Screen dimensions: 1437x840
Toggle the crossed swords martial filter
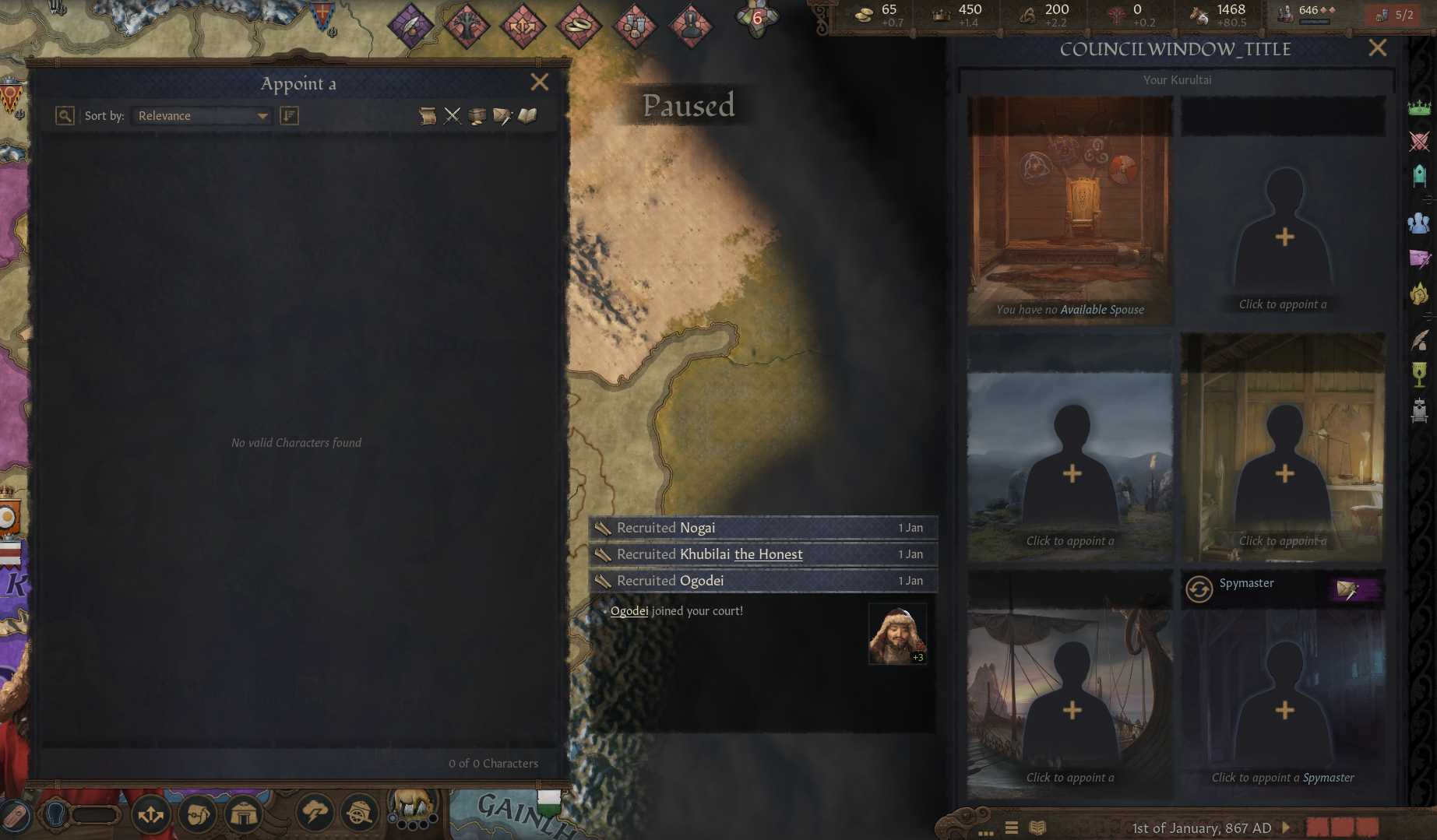tap(453, 115)
